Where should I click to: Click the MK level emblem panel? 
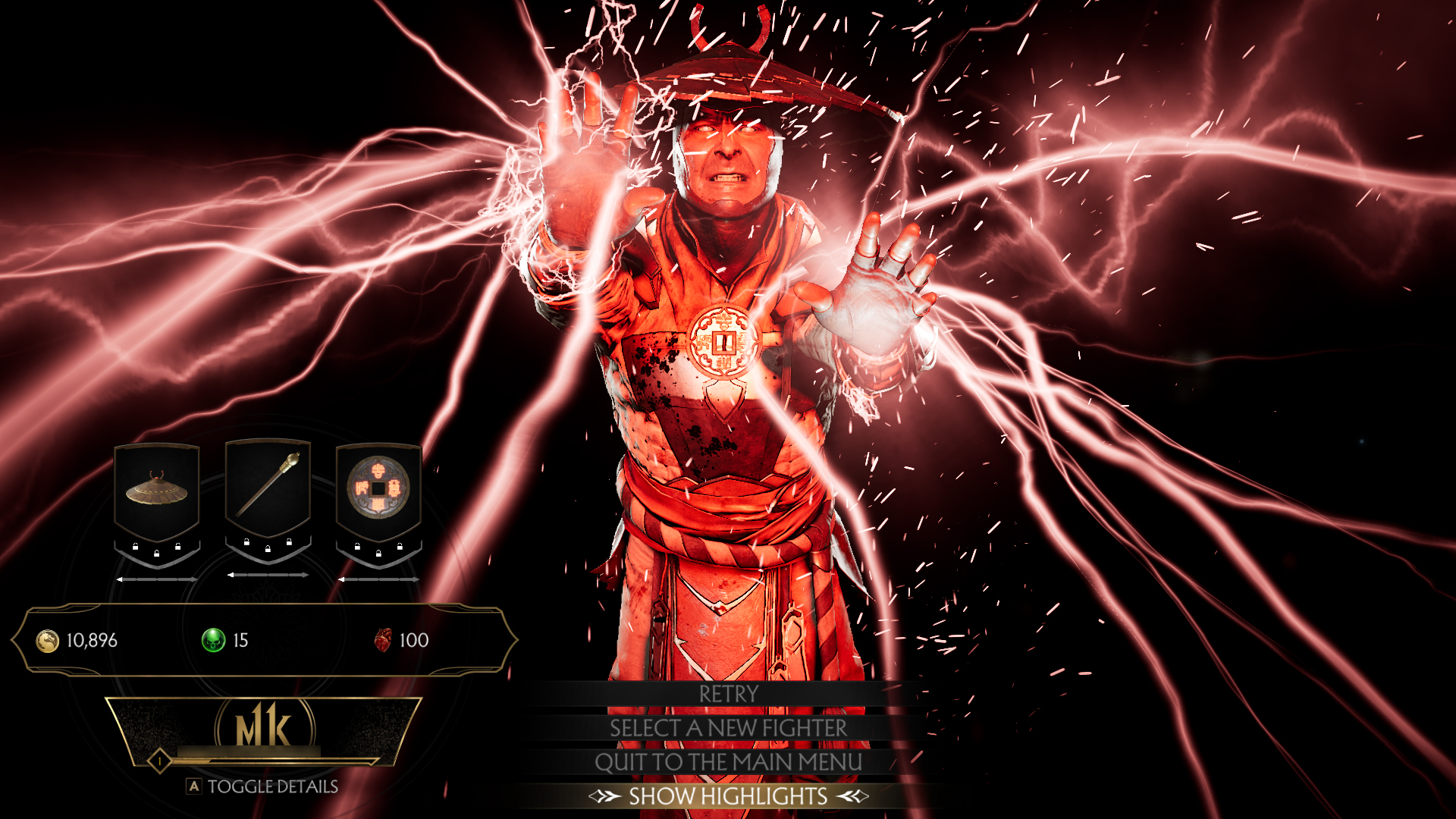click(264, 730)
